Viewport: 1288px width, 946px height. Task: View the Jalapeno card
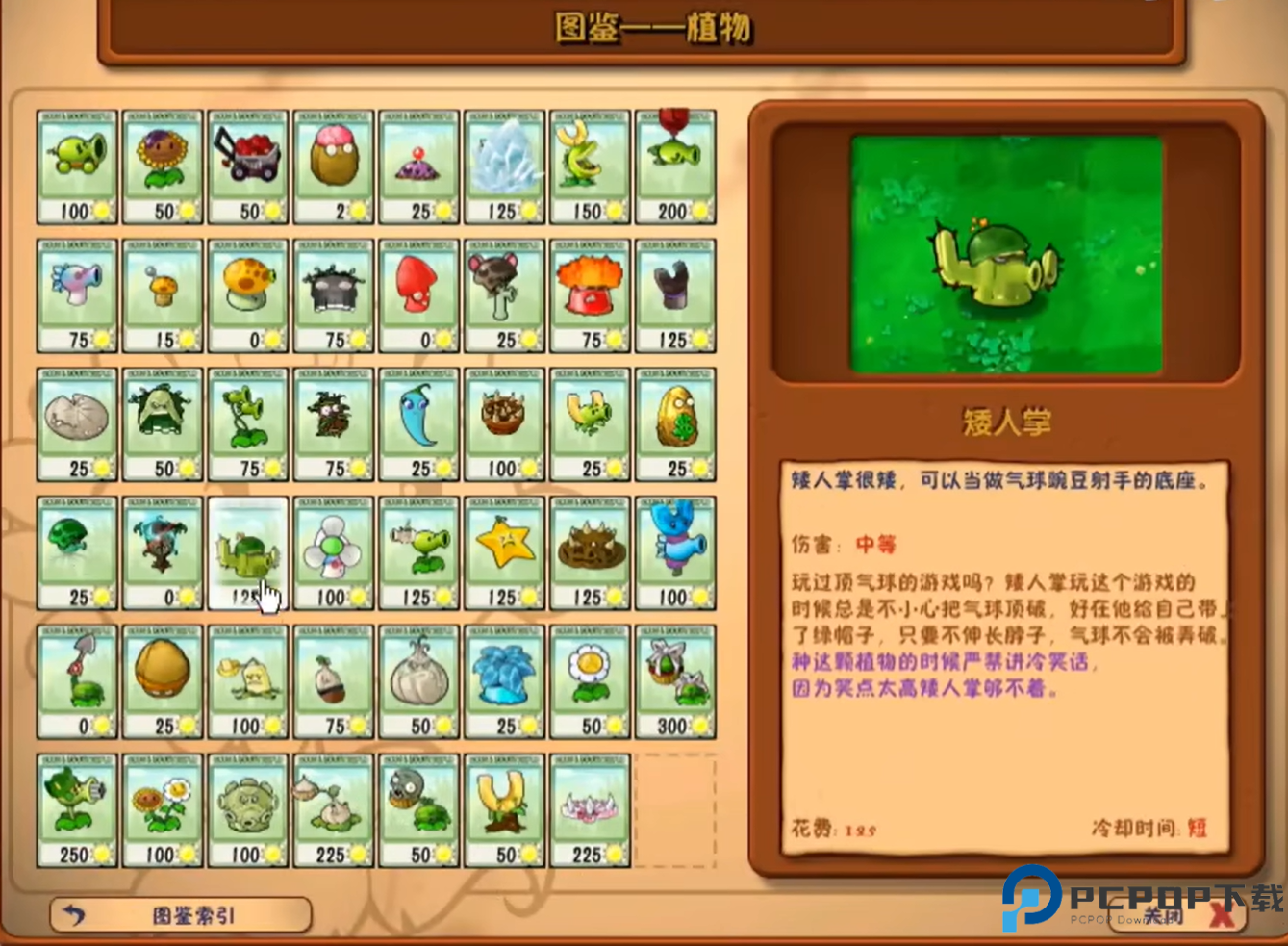point(418,423)
